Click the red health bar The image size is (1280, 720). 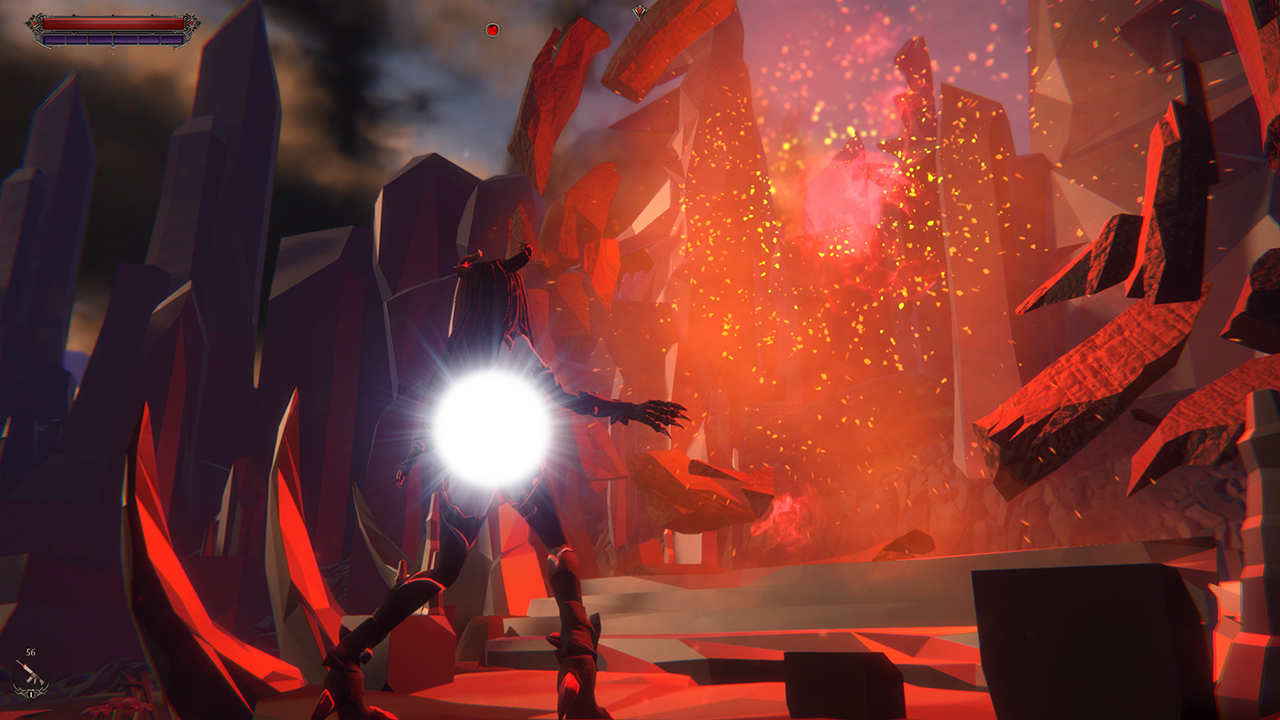coord(113,23)
